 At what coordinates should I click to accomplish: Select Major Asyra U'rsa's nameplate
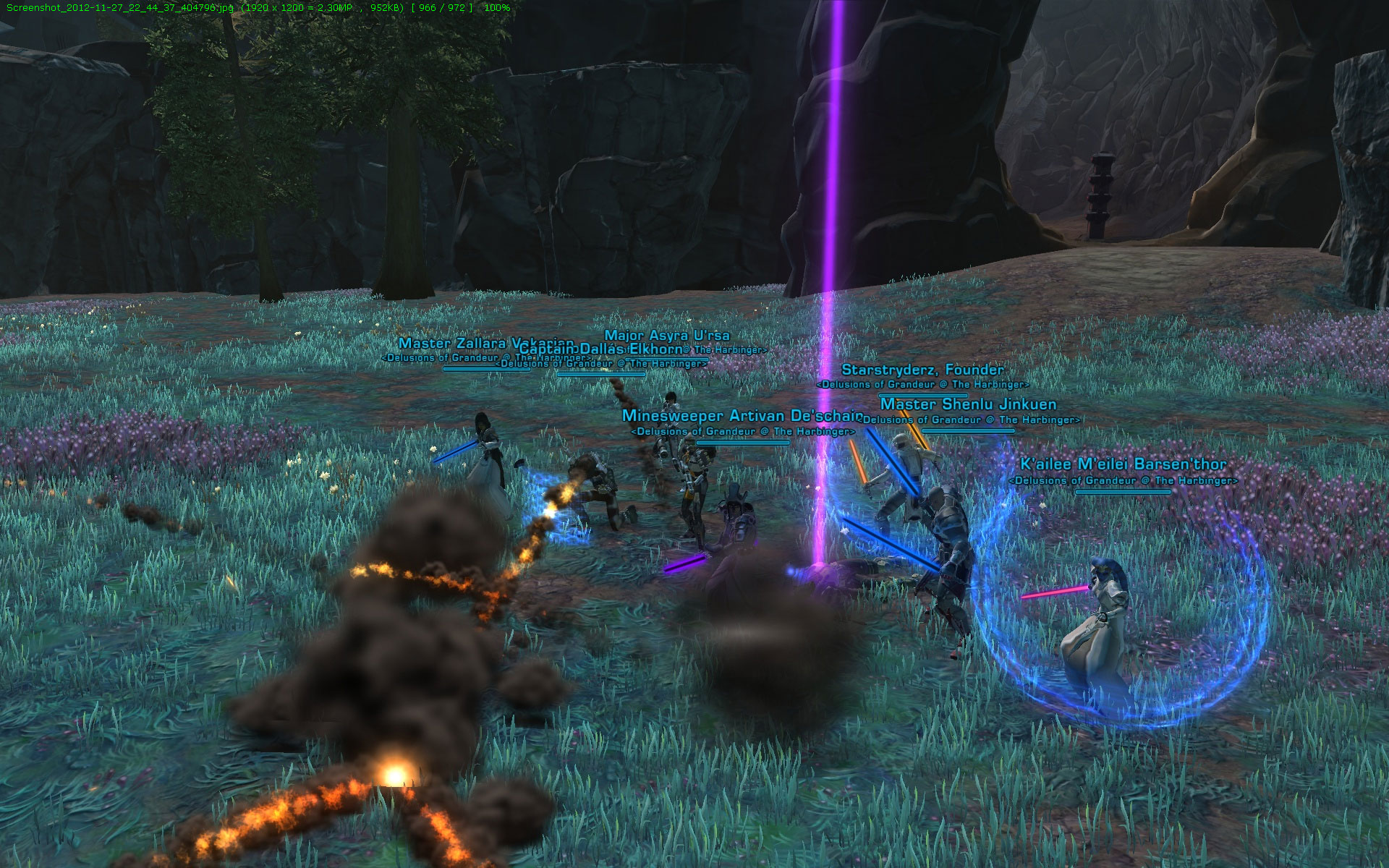666,336
